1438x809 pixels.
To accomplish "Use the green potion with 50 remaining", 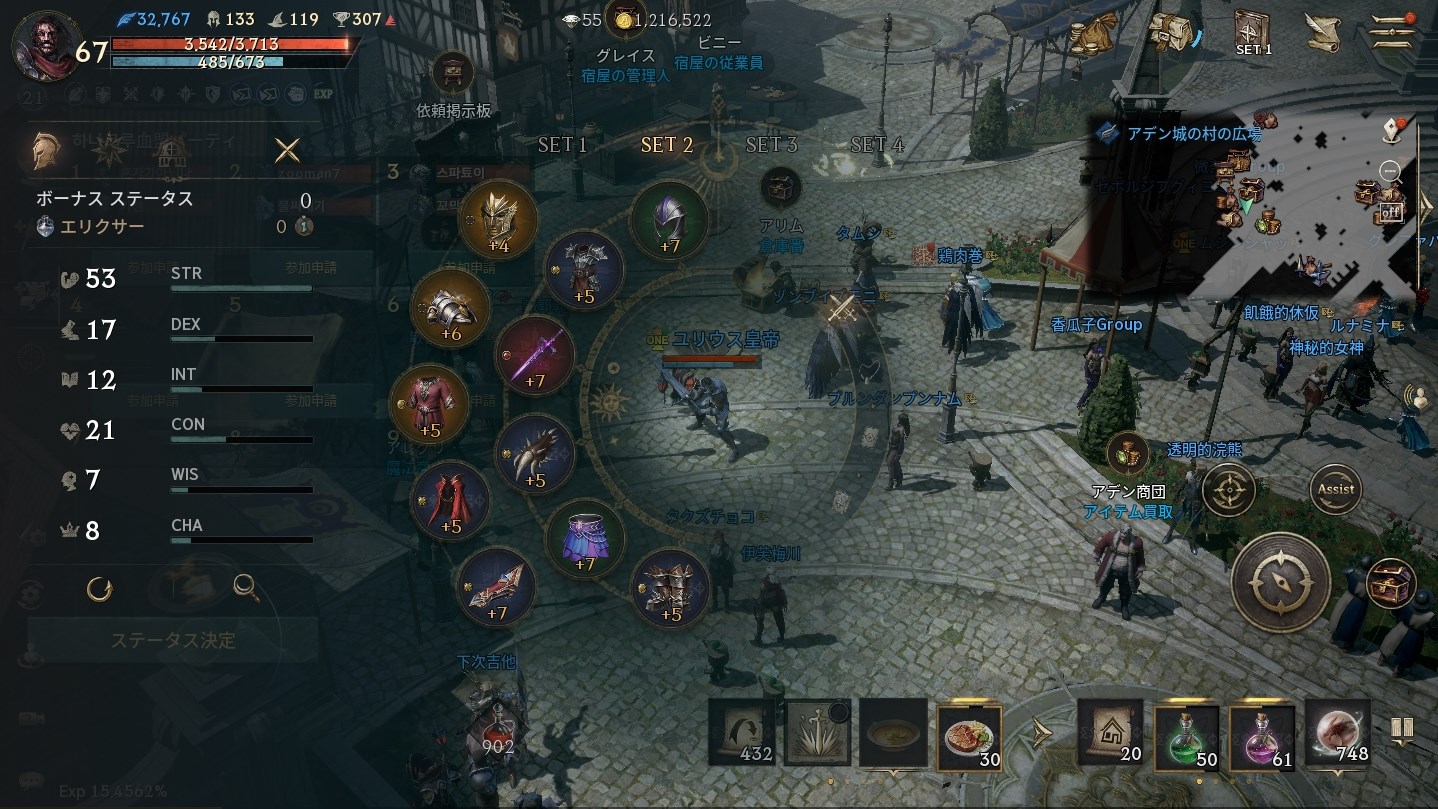I will tap(1187, 738).
